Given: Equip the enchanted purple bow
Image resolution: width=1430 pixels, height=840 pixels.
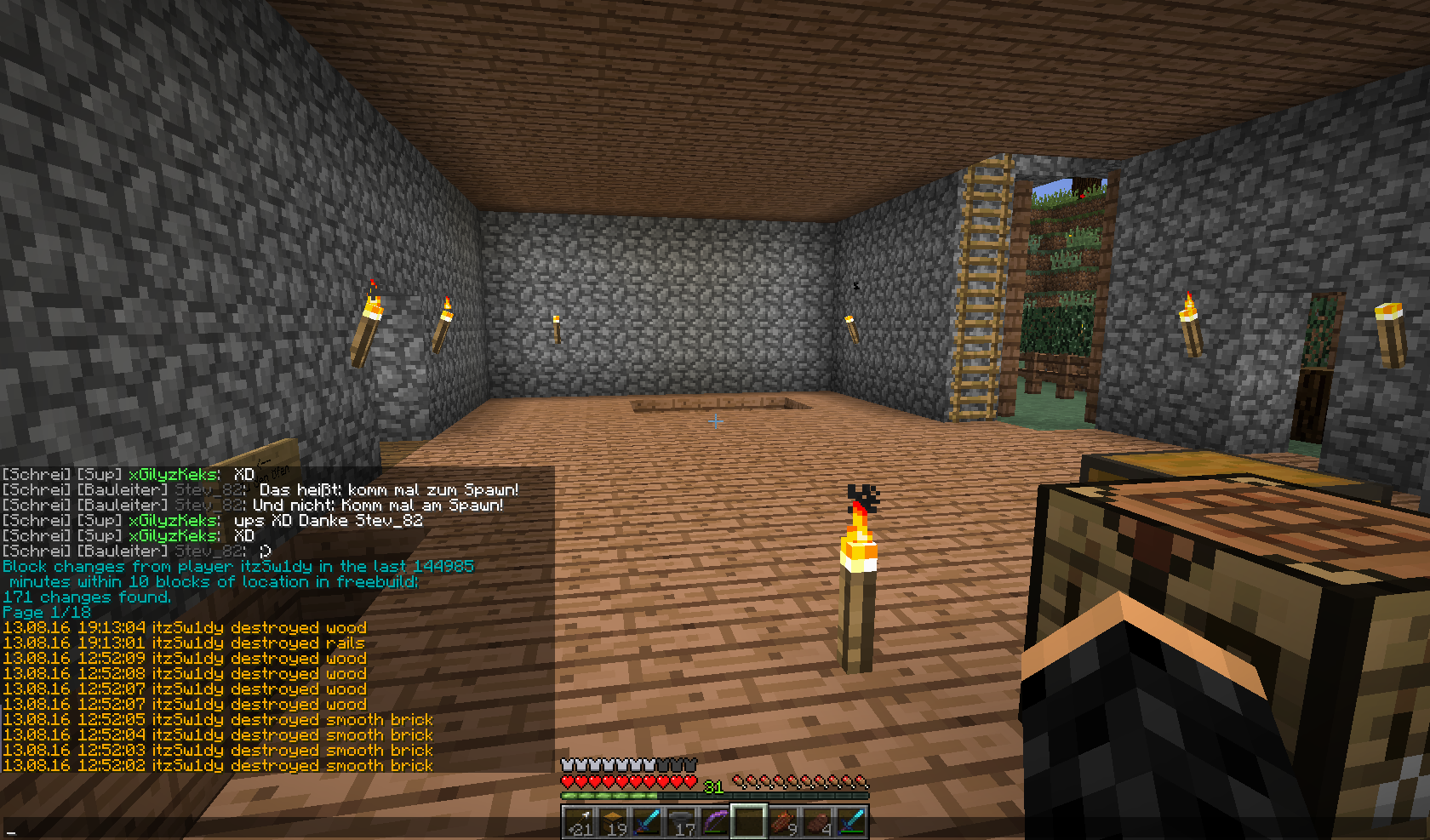Looking at the screenshot, I should [x=715, y=822].
